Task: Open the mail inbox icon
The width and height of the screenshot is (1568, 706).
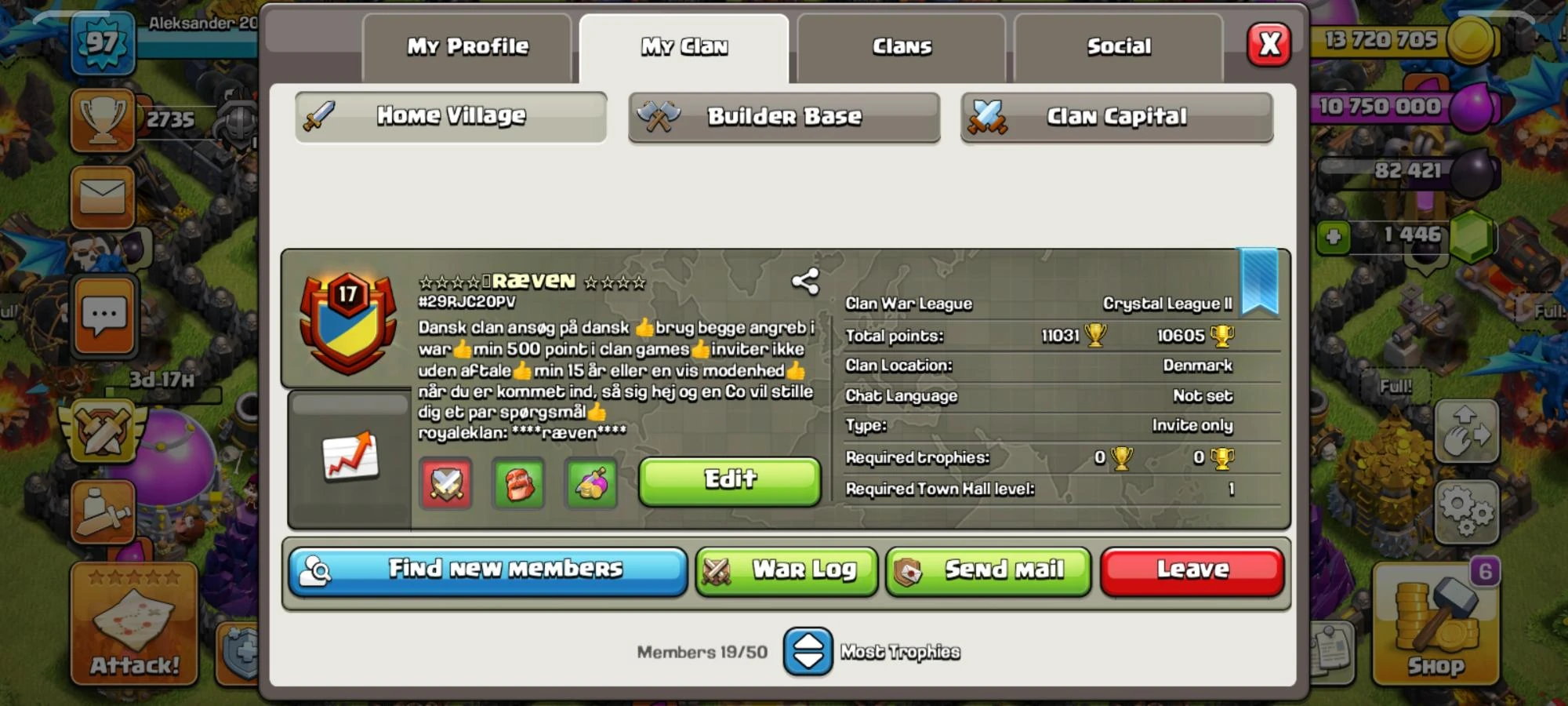Action: (103, 198)
